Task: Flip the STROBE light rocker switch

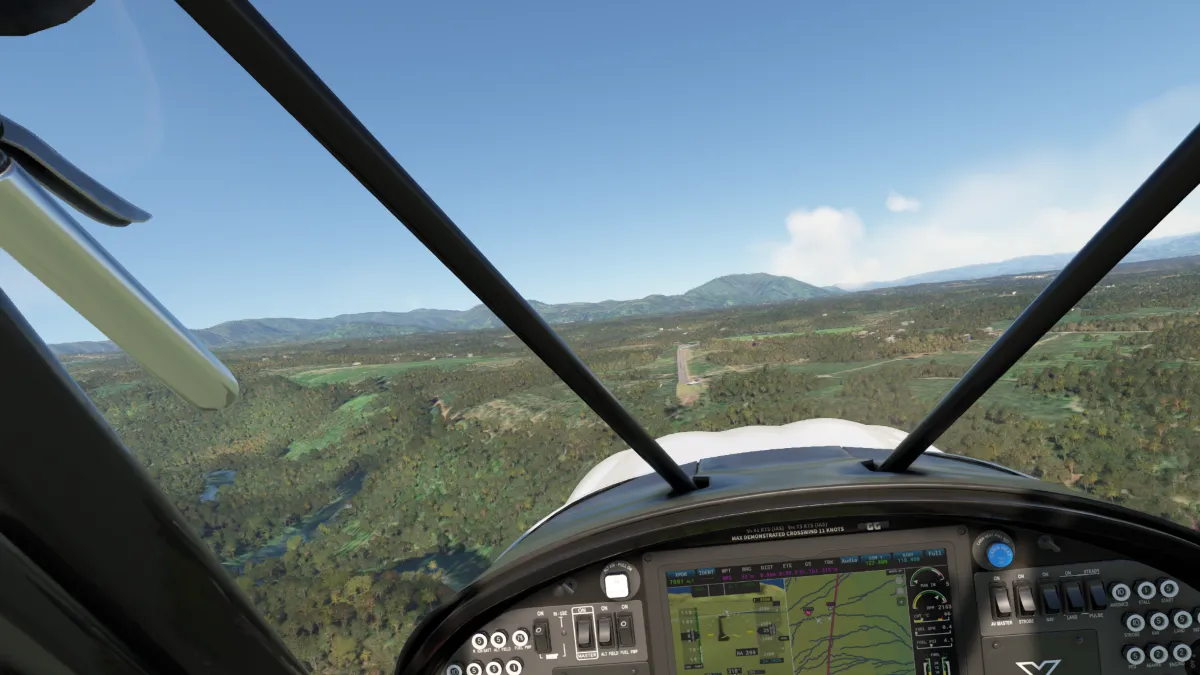Action: pyautogui.click(x=1025, y=599)
